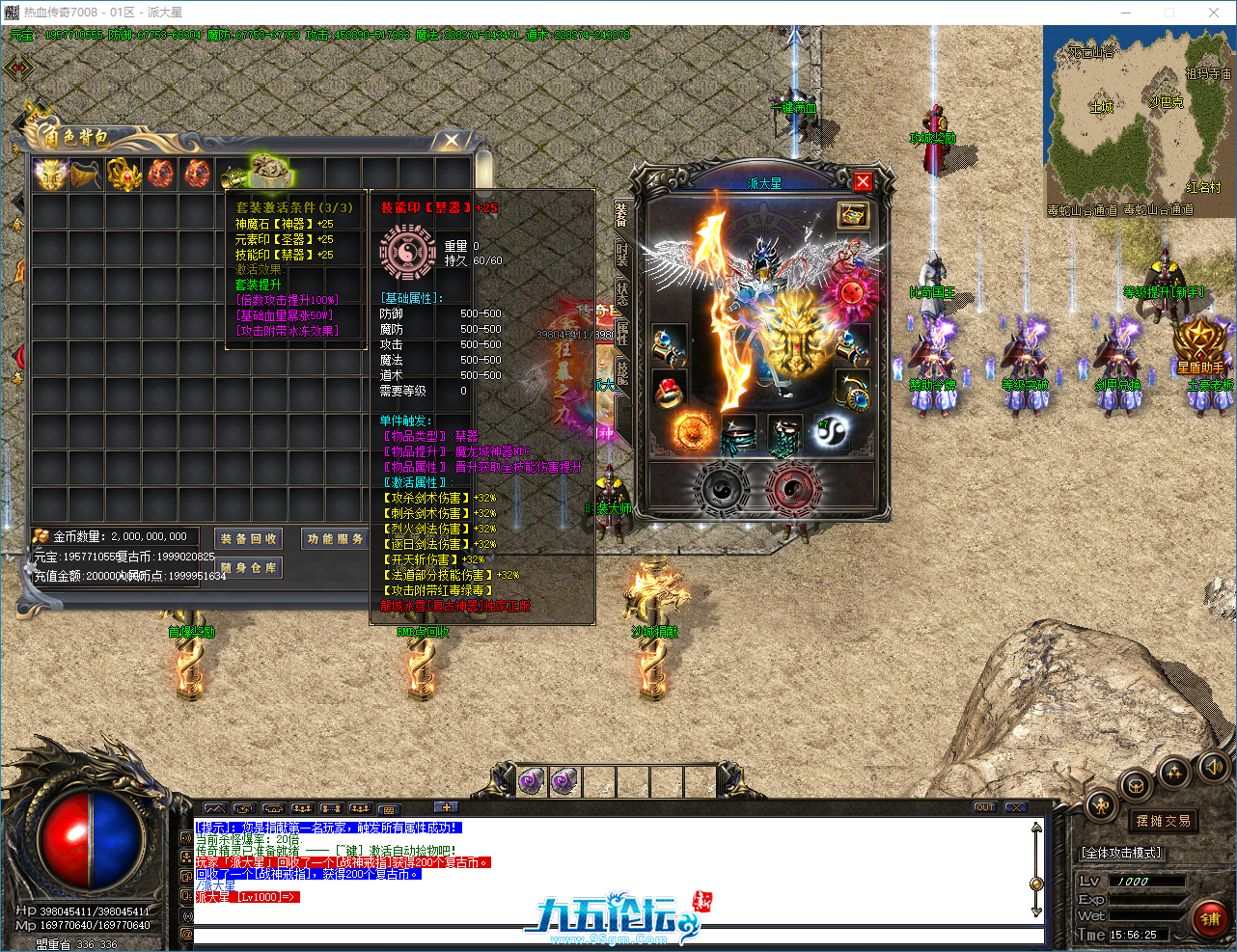Close the 派大星 equipment panel
This screenshot has width=1237, height=952.
point(863,181)
